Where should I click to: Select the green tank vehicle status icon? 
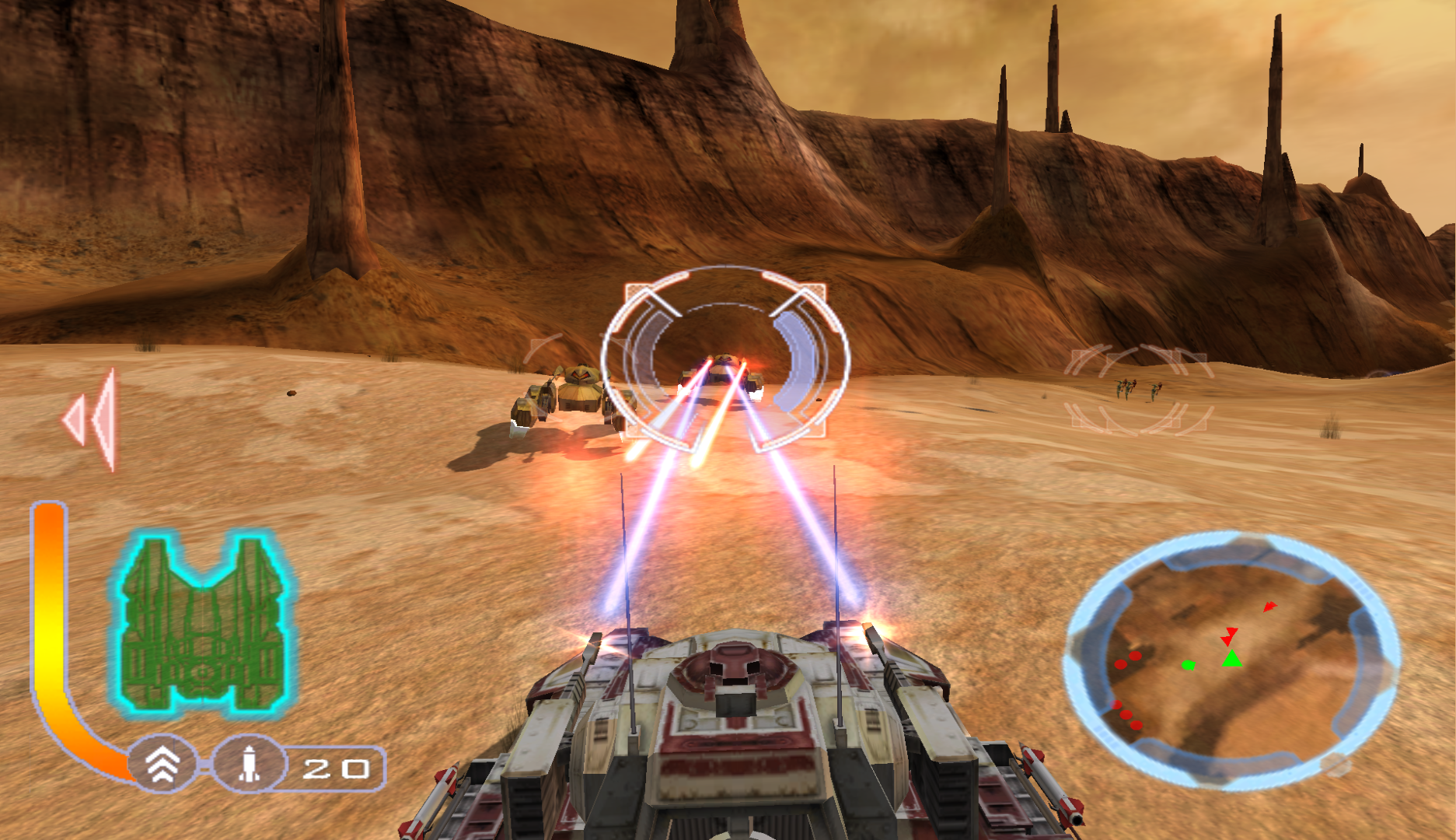pyautogui.click(x=204, y=624)
